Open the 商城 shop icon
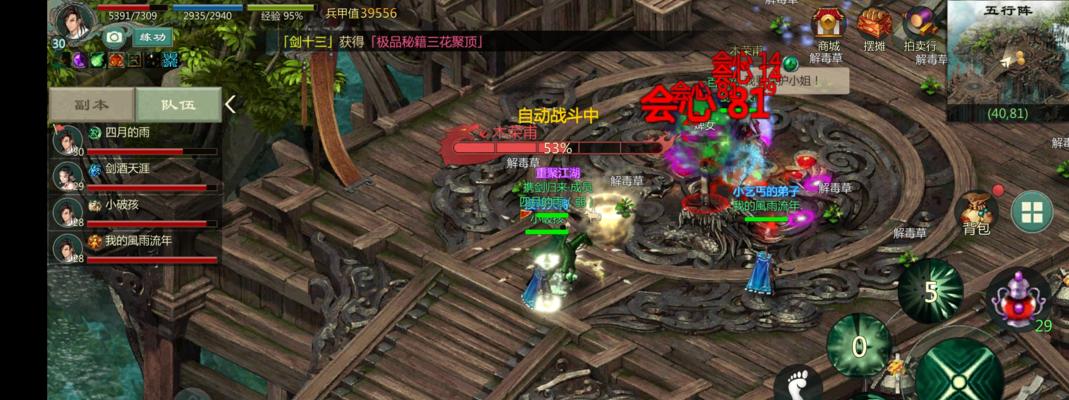The width and height of the screenshot is (1069, 400). 828,26
